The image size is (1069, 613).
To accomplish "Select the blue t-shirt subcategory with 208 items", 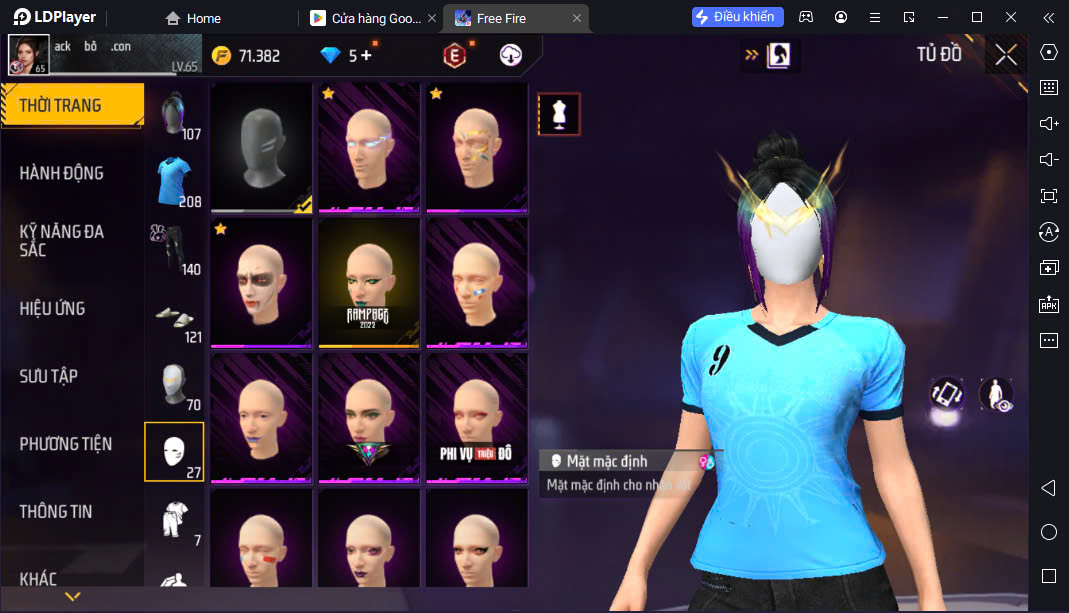I will click(175, 181).
